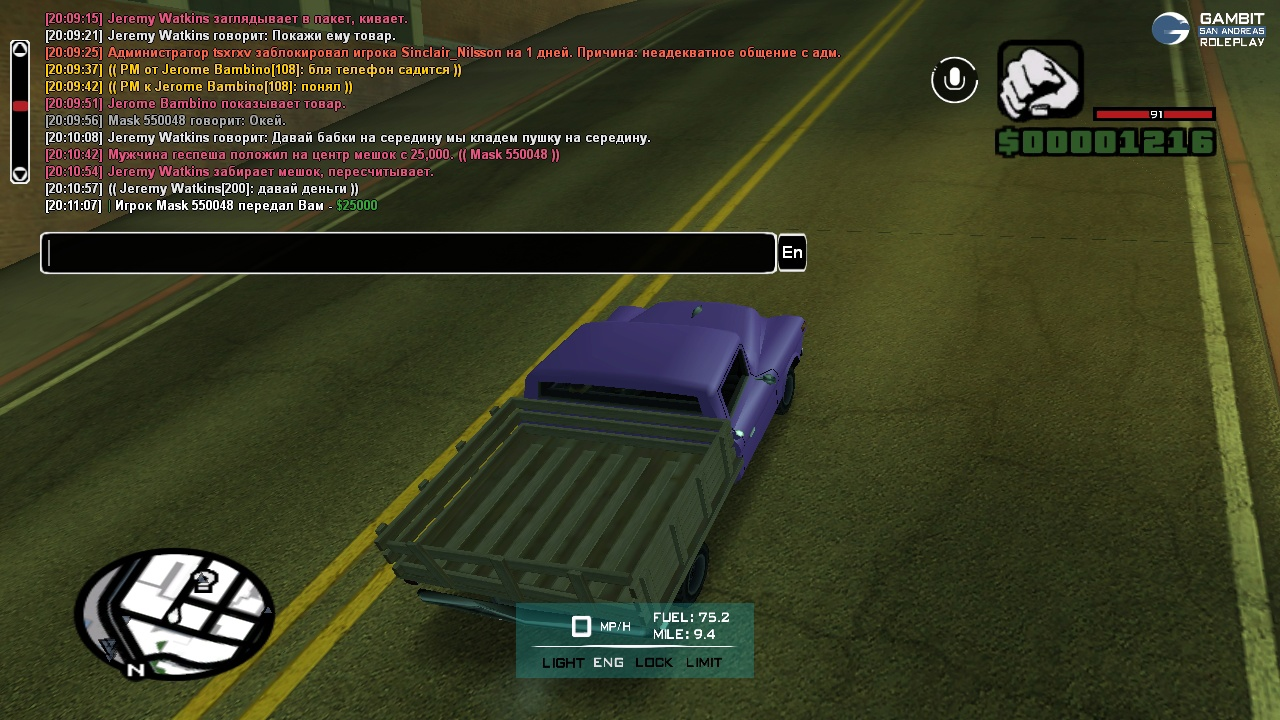This screenshot has width=1280, height=720.
Task: Open the circular minimap radar
Action: point(174,613)
